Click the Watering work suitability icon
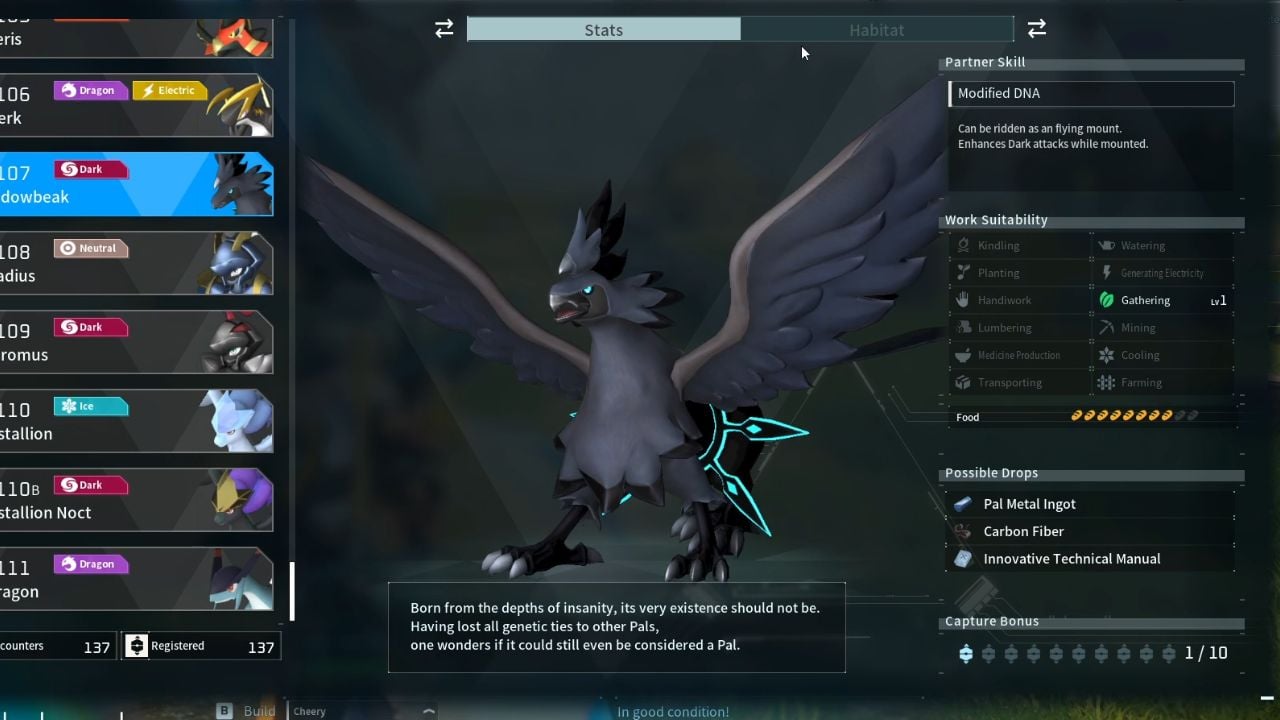 click(x=1105, y=245)
